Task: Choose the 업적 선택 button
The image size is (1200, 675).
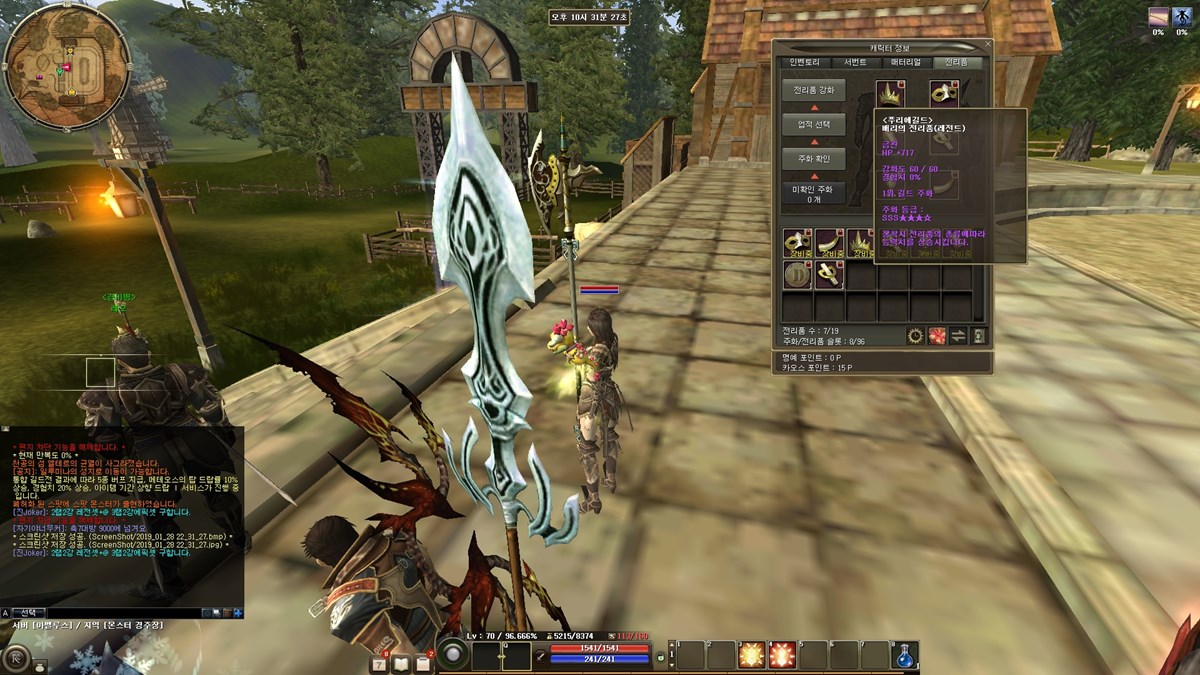Action: (813, 125)
